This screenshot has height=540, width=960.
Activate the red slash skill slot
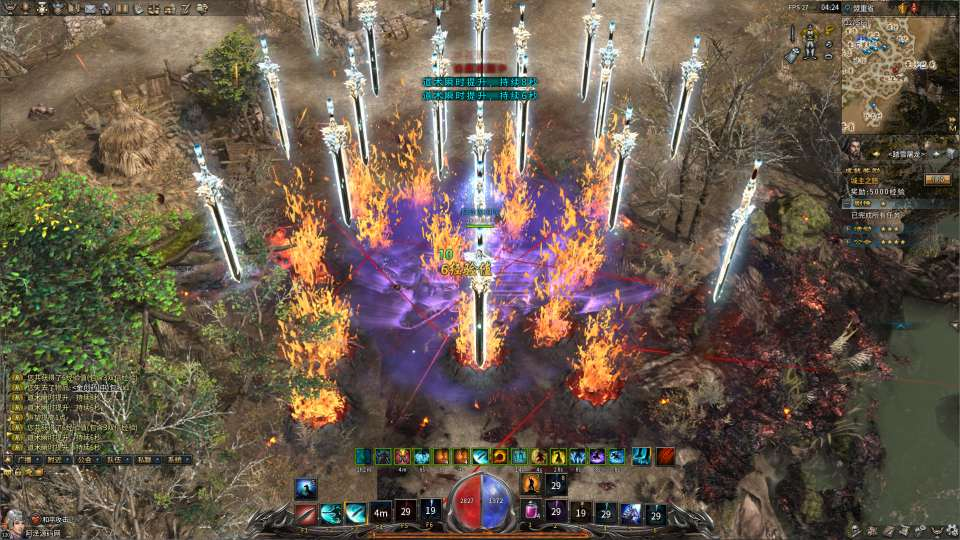(306, 514)
